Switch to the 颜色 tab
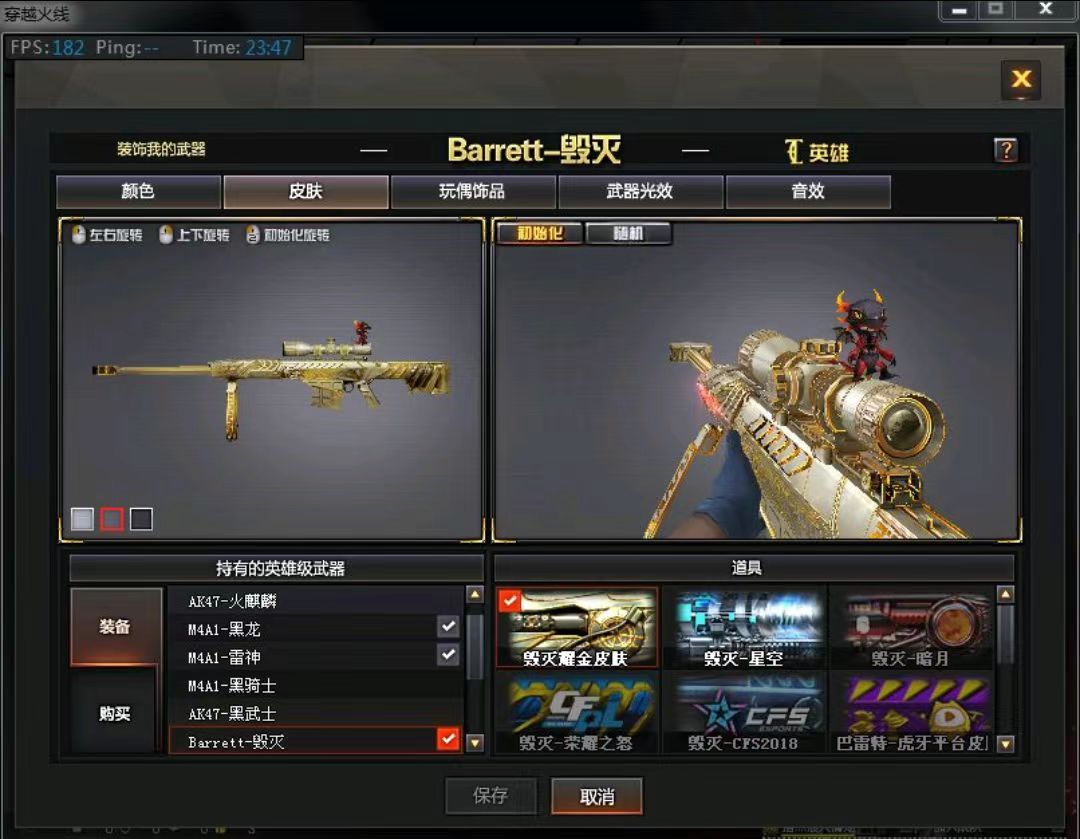The image size is (1080, 839). click(x=138, y=192)
